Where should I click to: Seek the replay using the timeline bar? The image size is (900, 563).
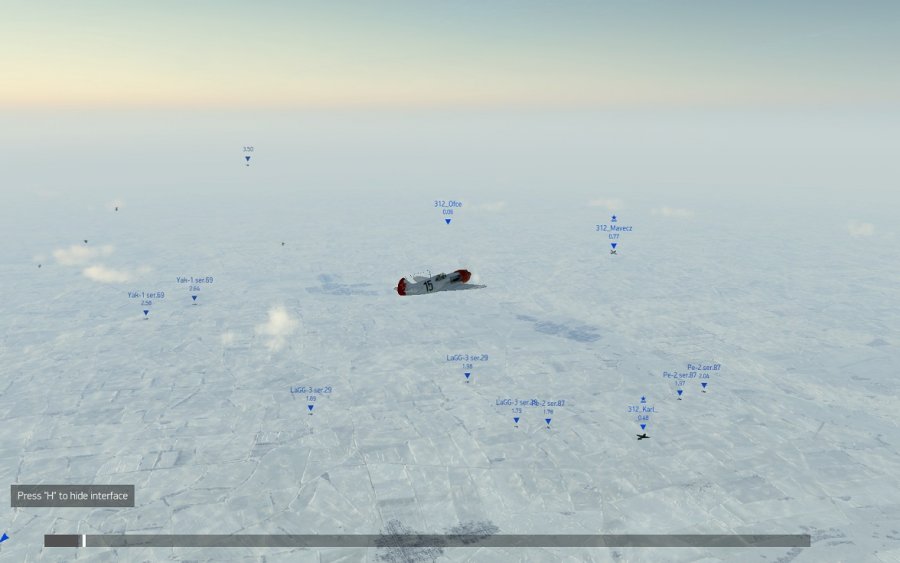point(426,540)
